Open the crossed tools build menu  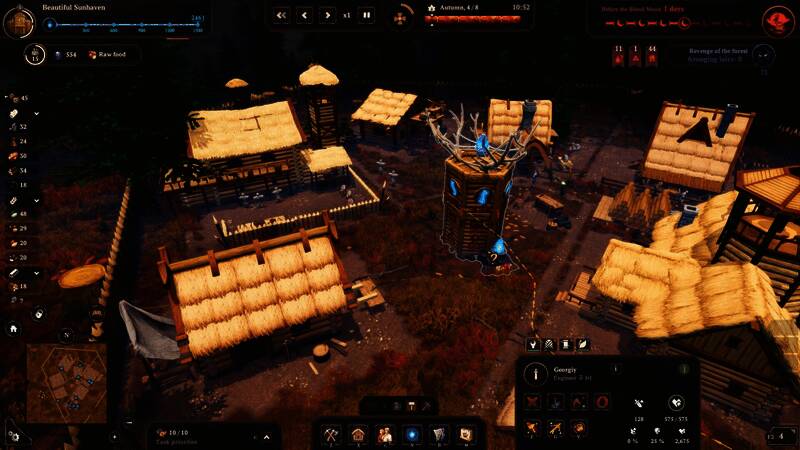click(x=332, y=435)
